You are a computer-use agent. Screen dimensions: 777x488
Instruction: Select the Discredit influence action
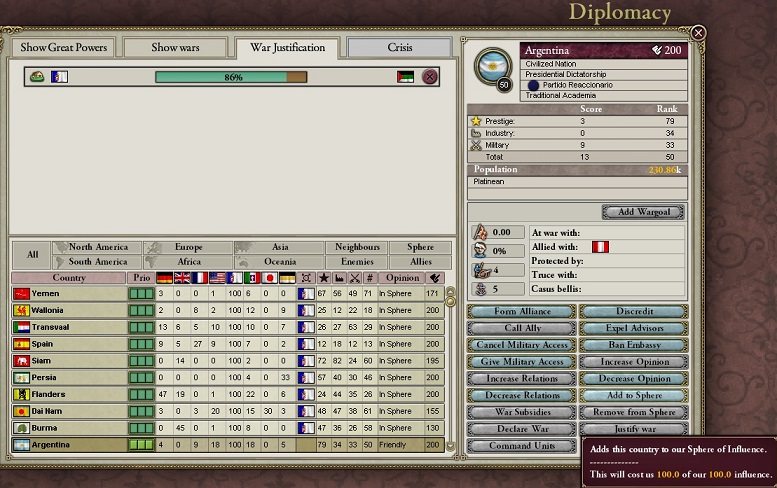click(x=634, y=312)
